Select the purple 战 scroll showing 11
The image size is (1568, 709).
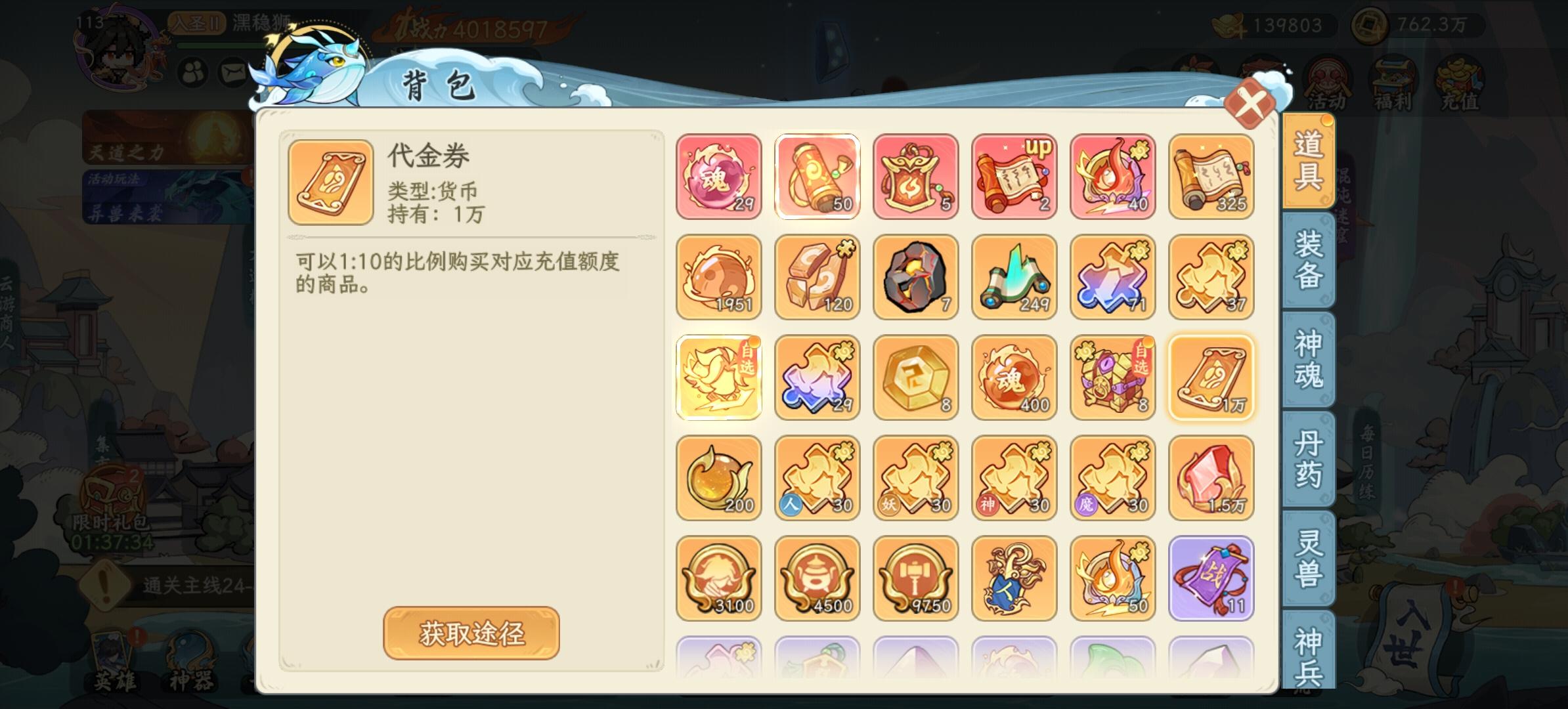(1210, 578)
